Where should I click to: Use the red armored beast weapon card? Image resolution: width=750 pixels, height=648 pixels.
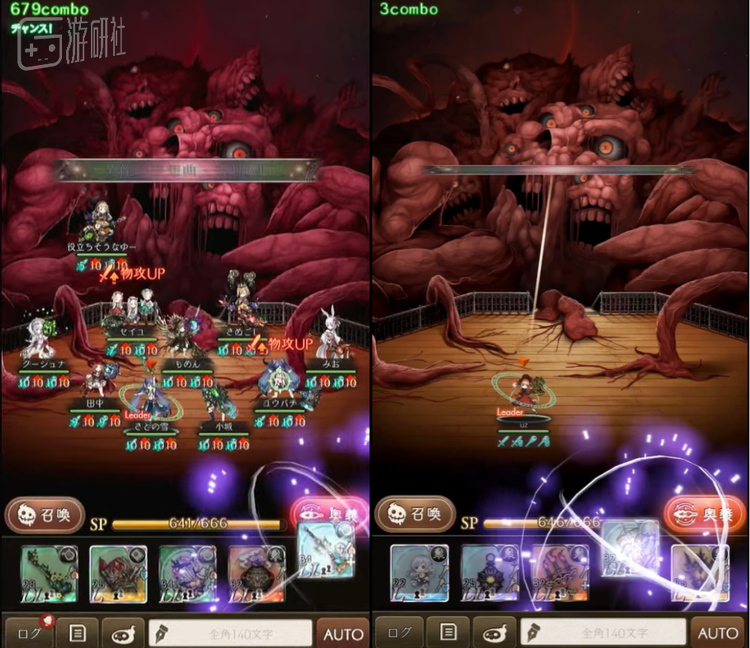click(118, 573)
